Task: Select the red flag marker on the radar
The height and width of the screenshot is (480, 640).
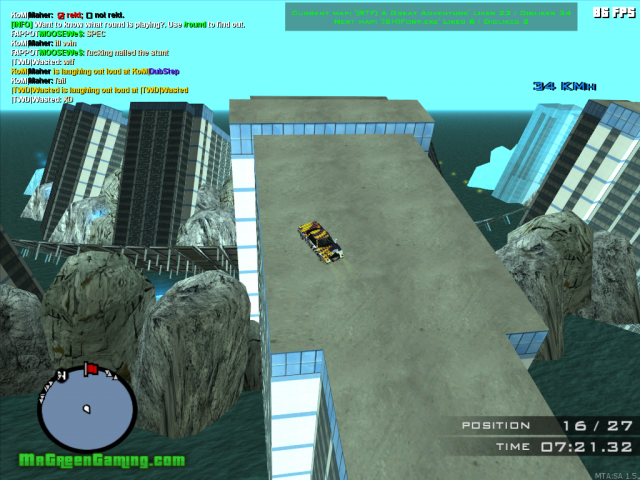Action: point(90,369)
